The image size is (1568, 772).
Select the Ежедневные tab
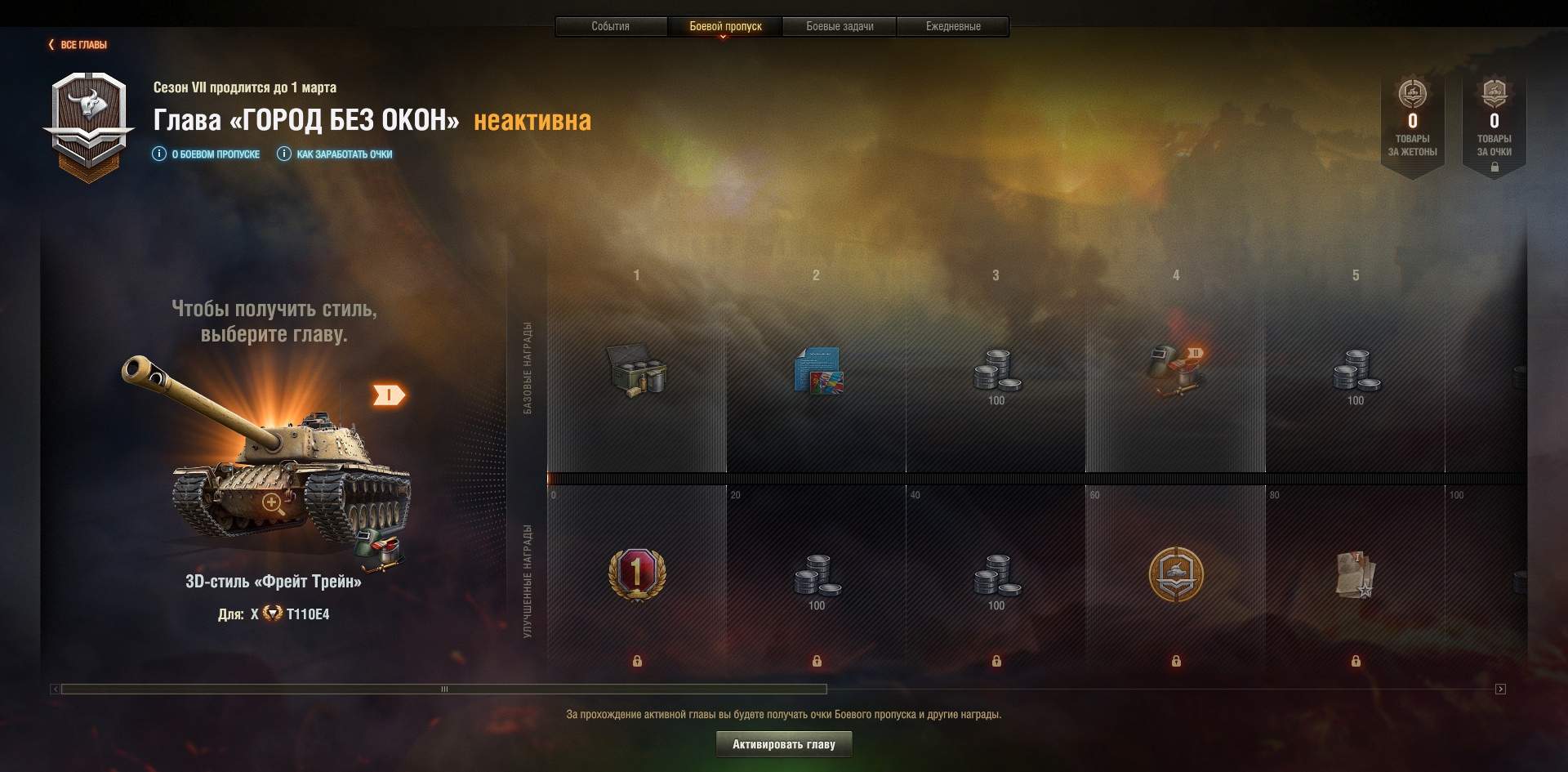pos(953,26)
